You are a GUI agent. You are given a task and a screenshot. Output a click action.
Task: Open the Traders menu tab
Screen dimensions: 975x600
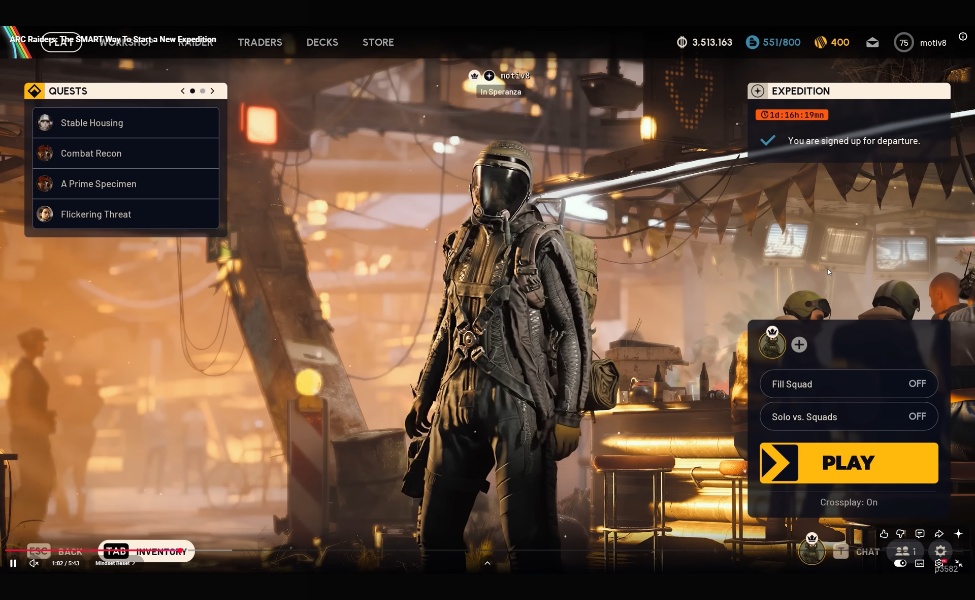point(260,42)
